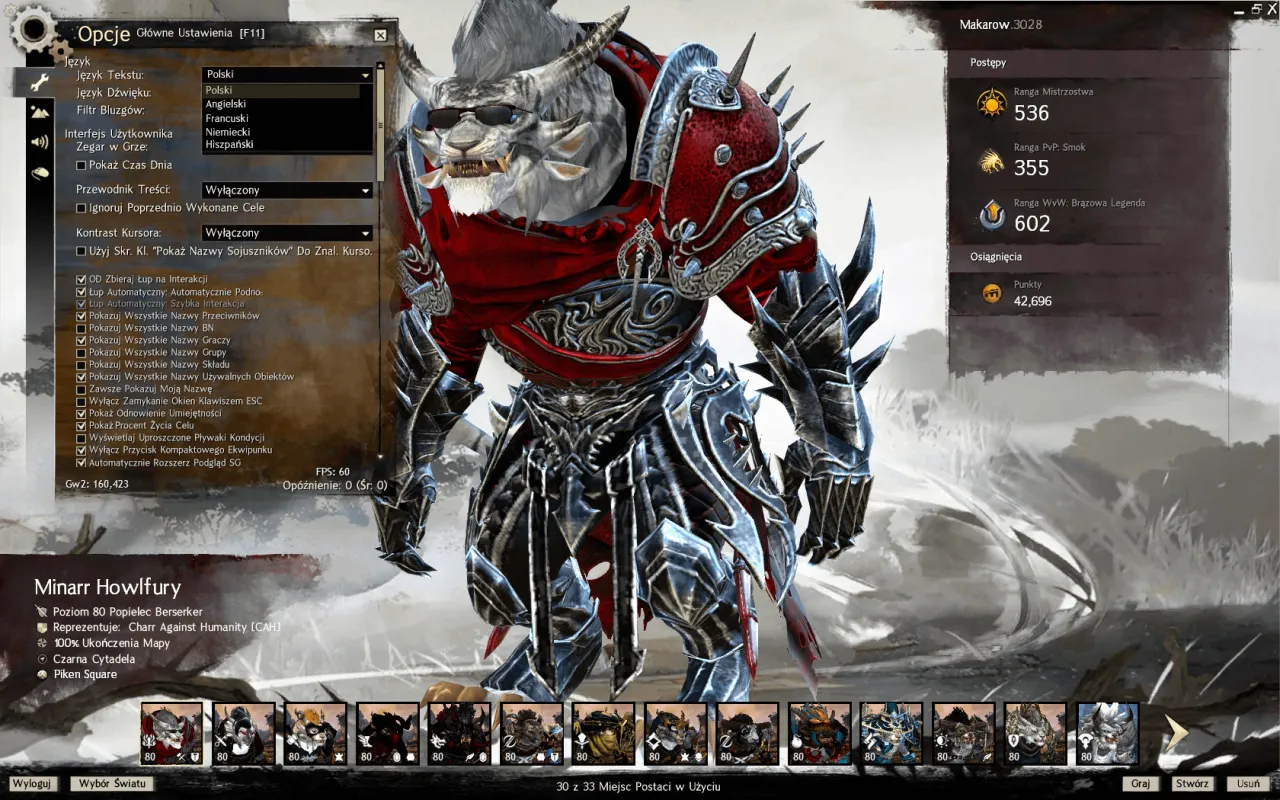1280x800 pixels.
Task: Select the wrench General Settings icon
Action: tap(40, 81)
